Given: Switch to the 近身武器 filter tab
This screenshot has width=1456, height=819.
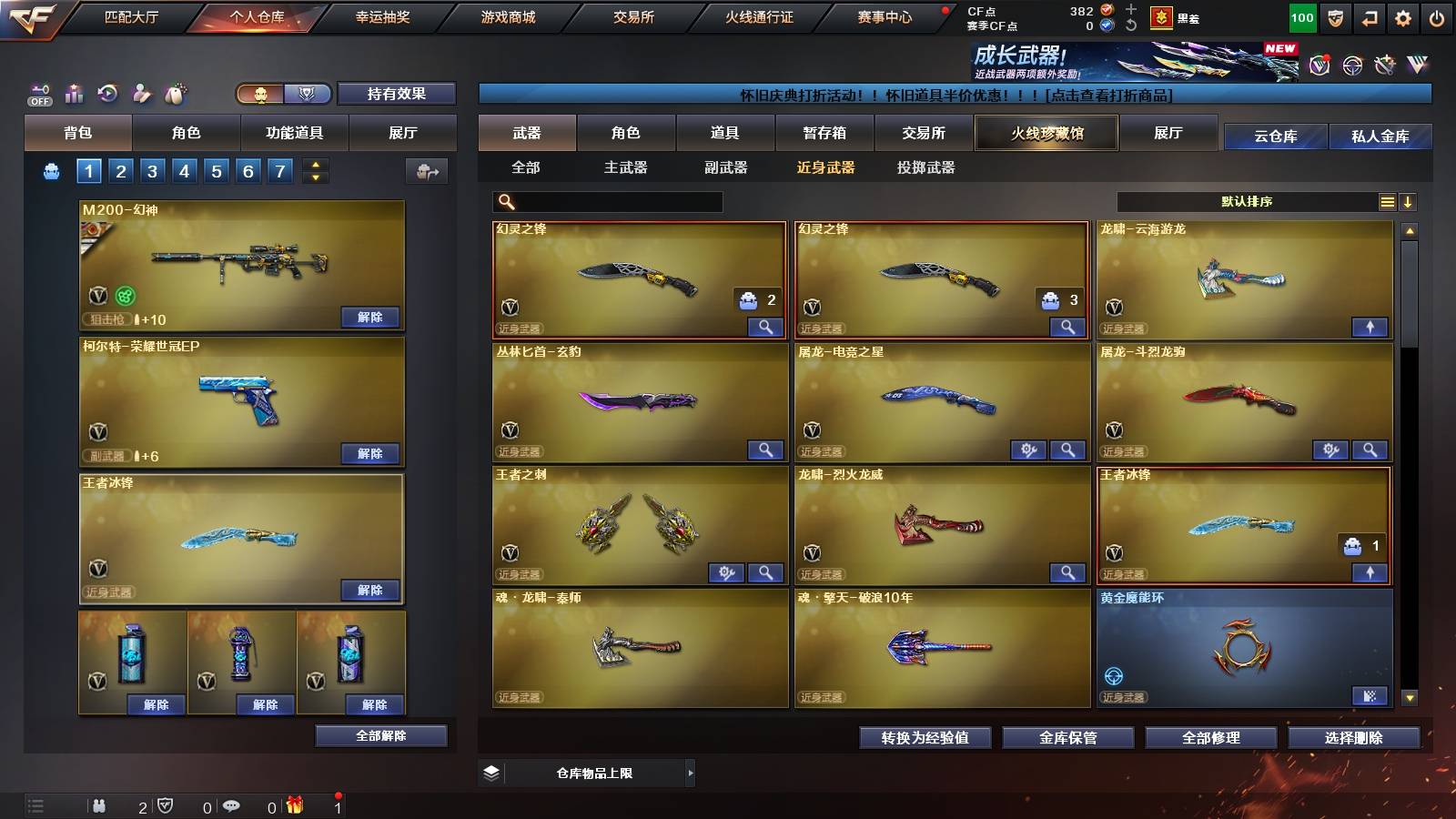Looking at the screenshot, I should pos(828,167).
